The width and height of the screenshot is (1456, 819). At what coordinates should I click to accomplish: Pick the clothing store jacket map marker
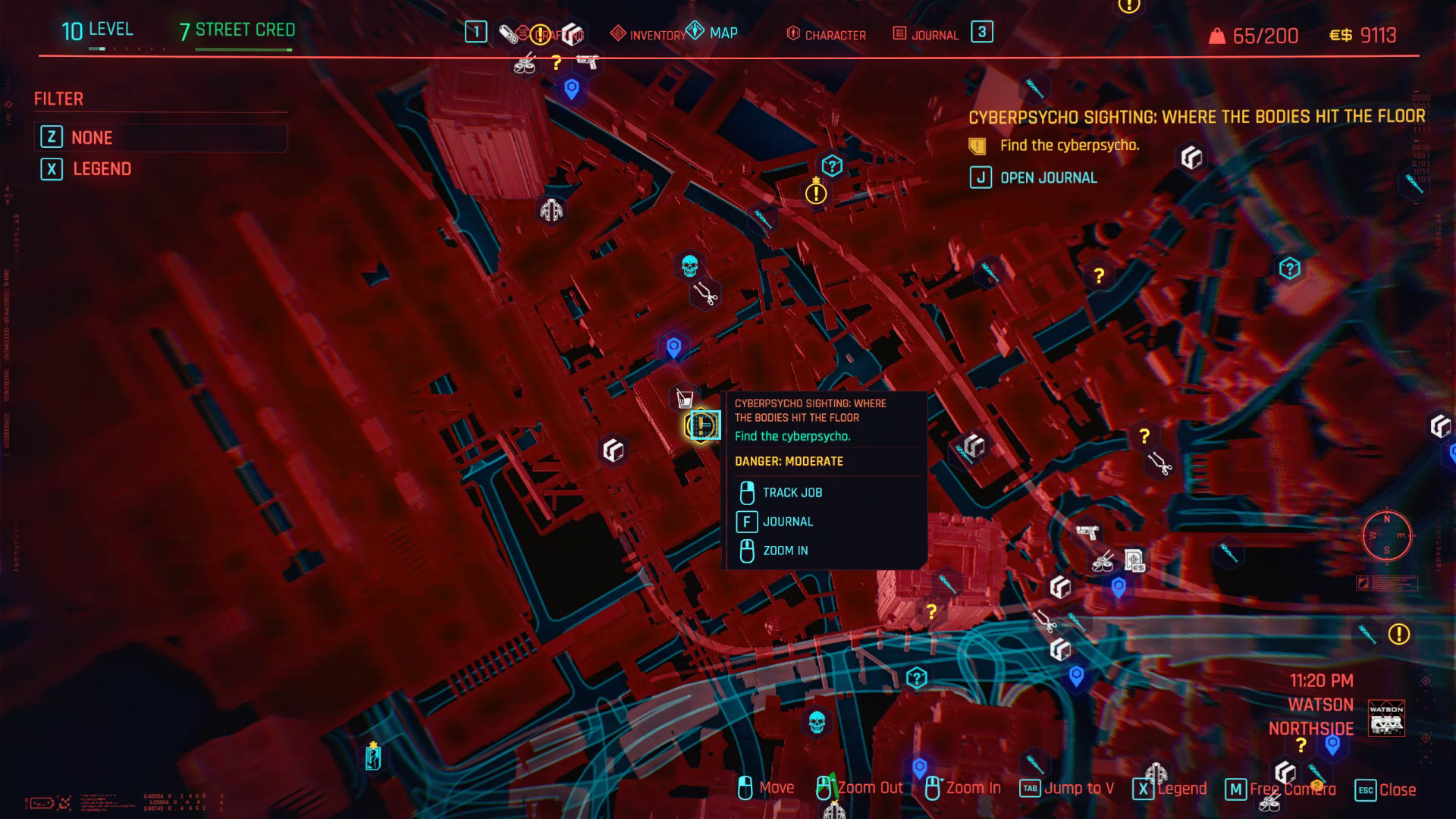551,209
